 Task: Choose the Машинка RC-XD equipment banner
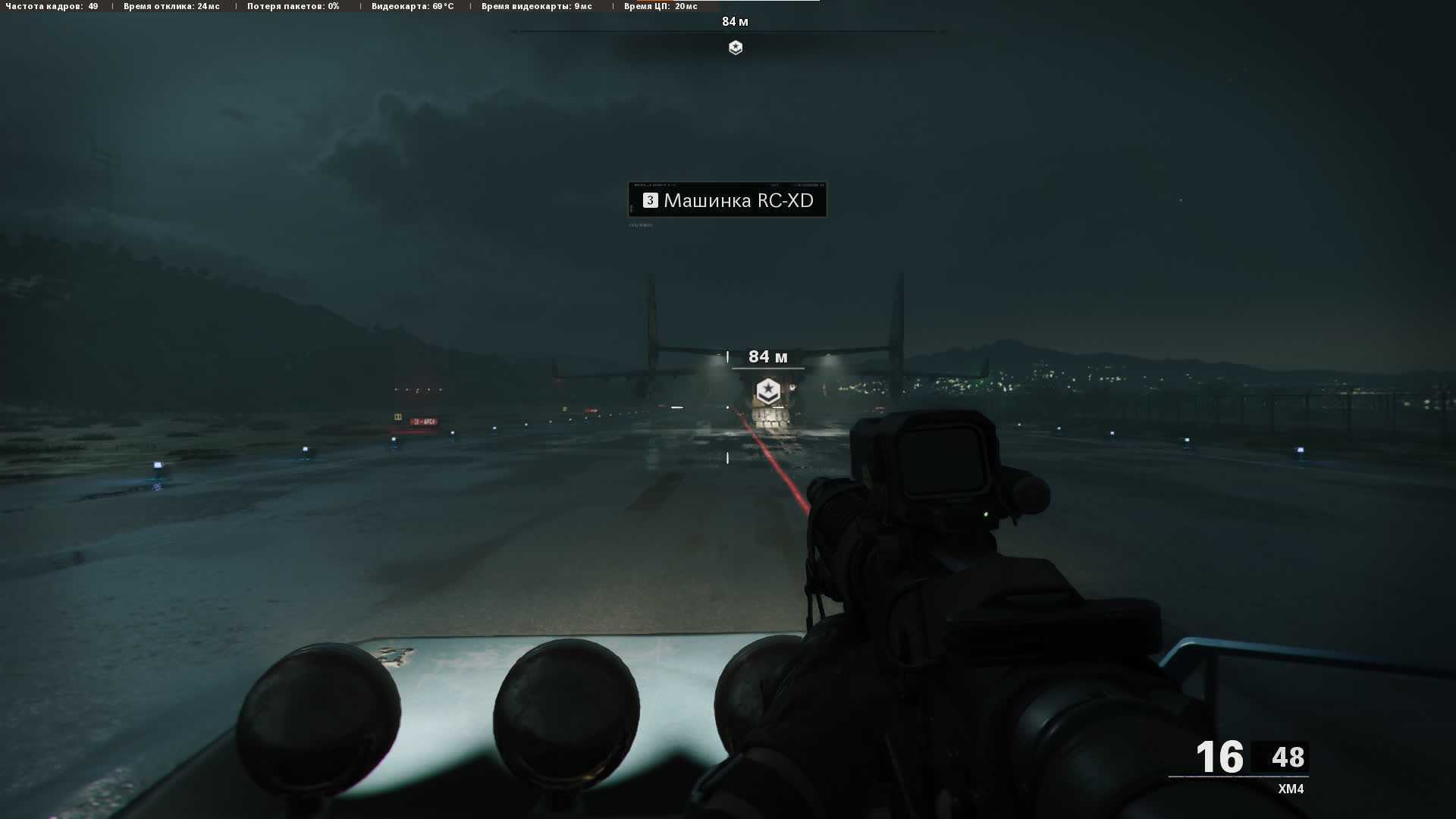click(x=727, y=200)
